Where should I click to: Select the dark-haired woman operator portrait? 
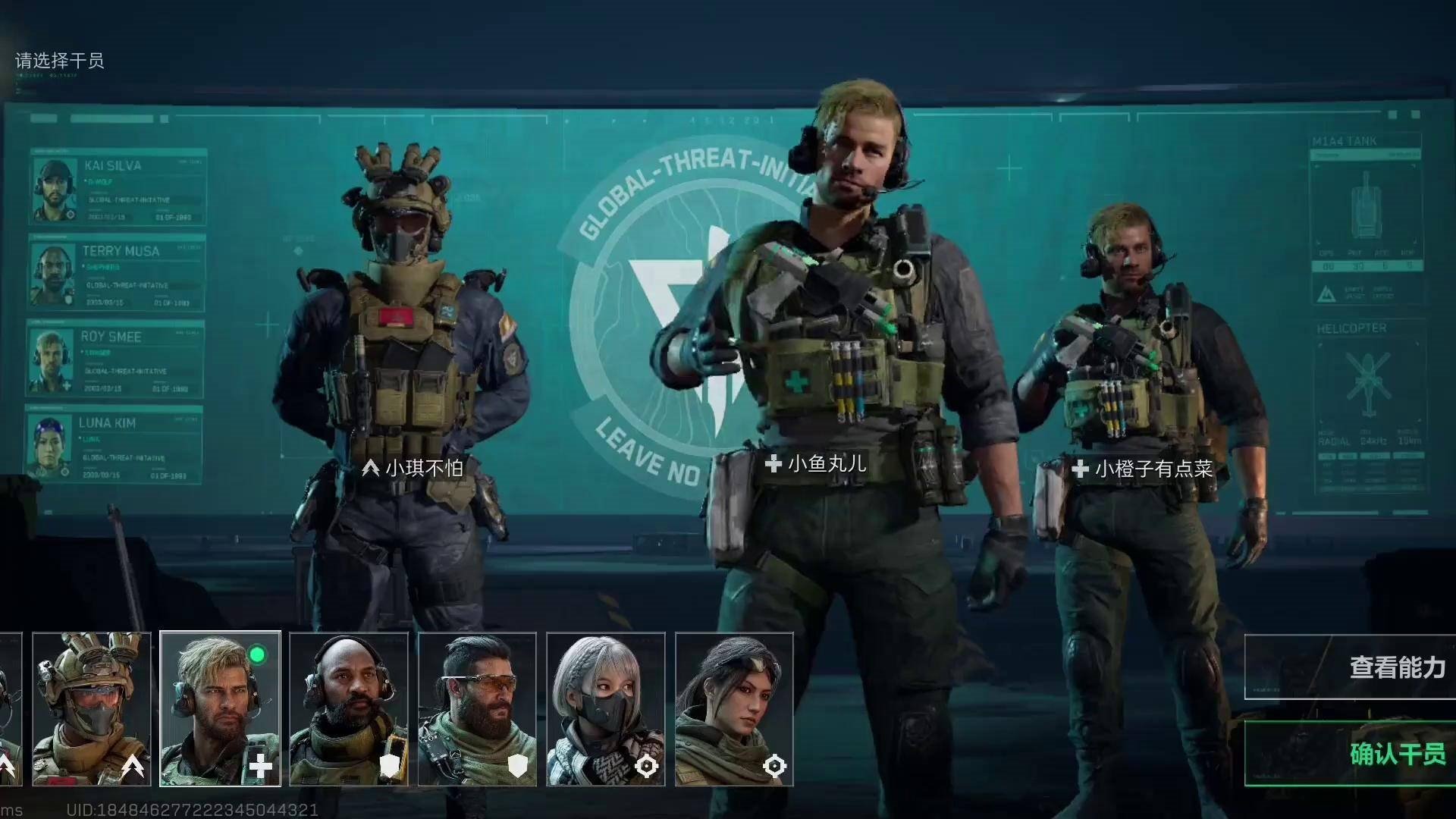point(734,709)
